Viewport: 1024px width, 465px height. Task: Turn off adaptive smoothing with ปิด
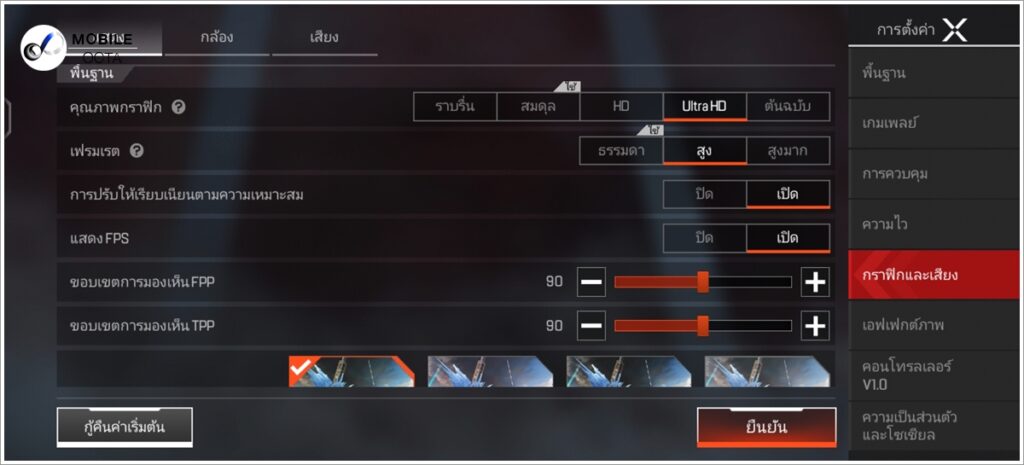pos(704,194)
